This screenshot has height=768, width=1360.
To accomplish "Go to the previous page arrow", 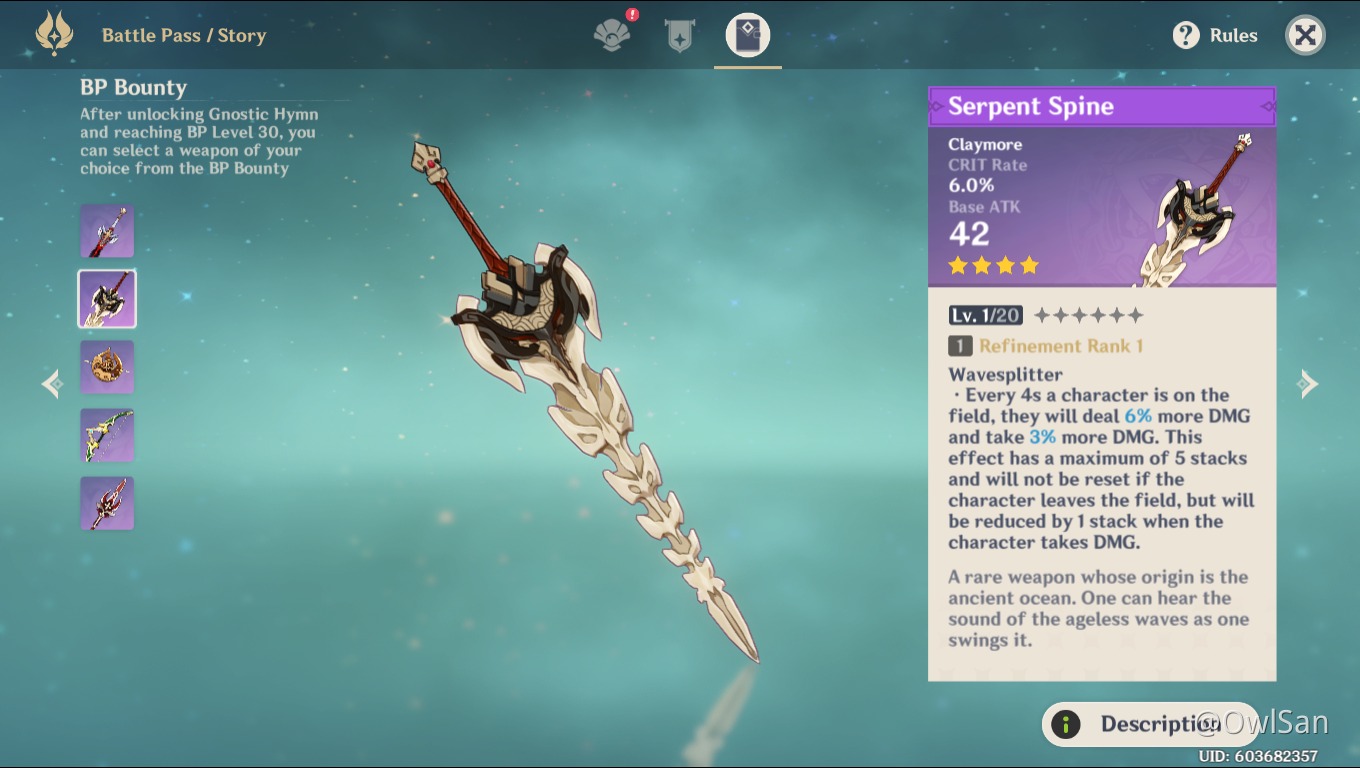I will tap(52, 384).
